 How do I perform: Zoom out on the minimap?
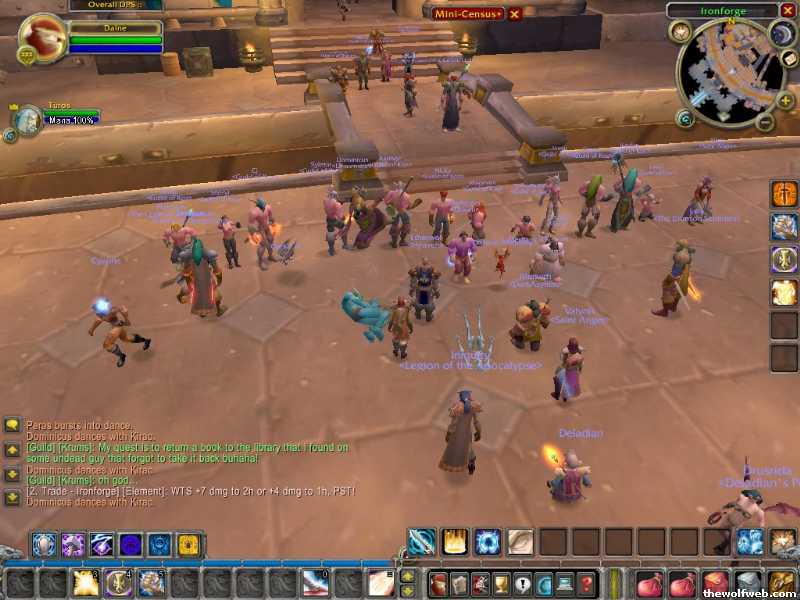coord(763,123)
